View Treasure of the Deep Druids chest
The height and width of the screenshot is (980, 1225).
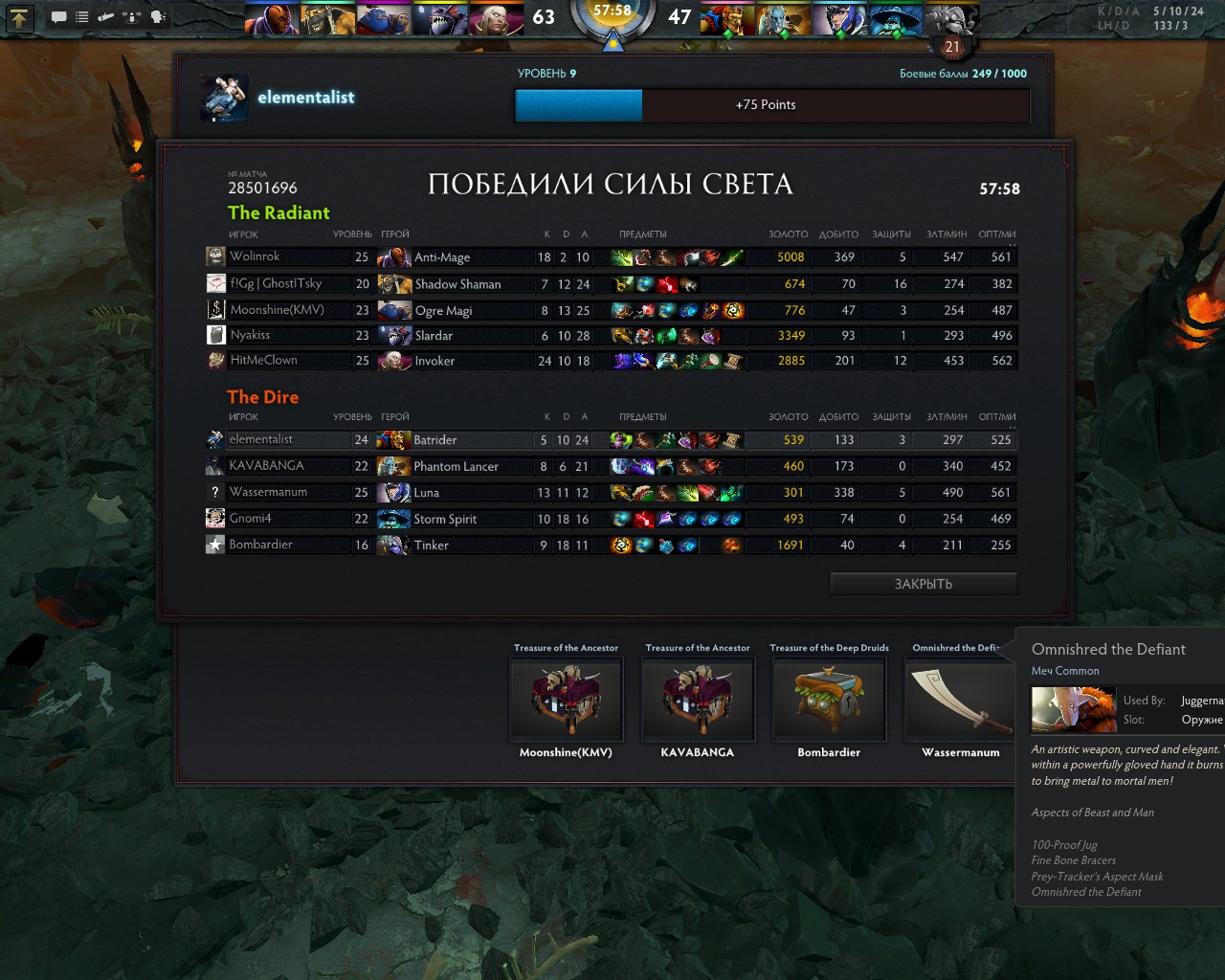coord(829,699)
